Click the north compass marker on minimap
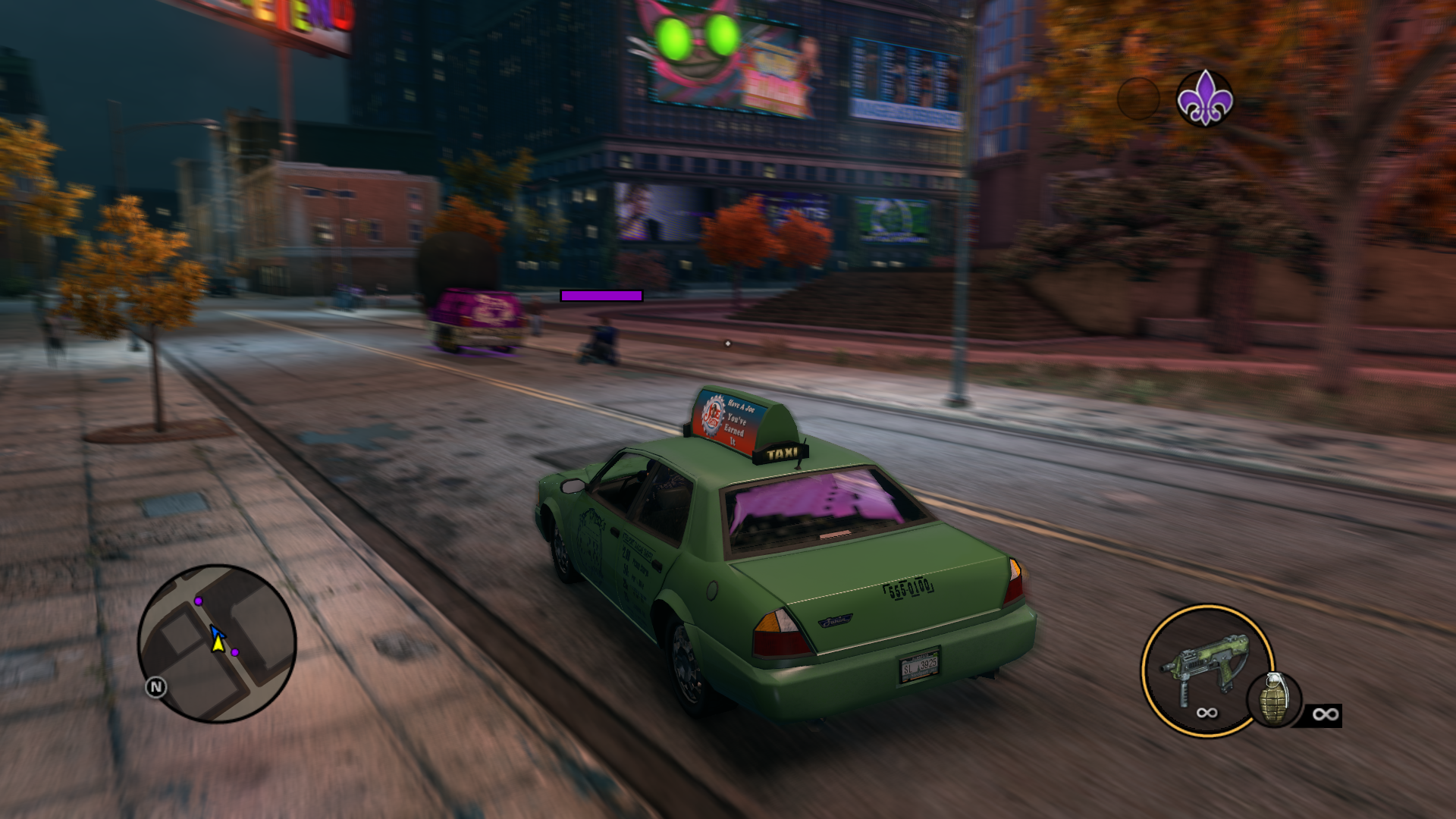This screenshot has width=1456, height=819. (156, 687)
